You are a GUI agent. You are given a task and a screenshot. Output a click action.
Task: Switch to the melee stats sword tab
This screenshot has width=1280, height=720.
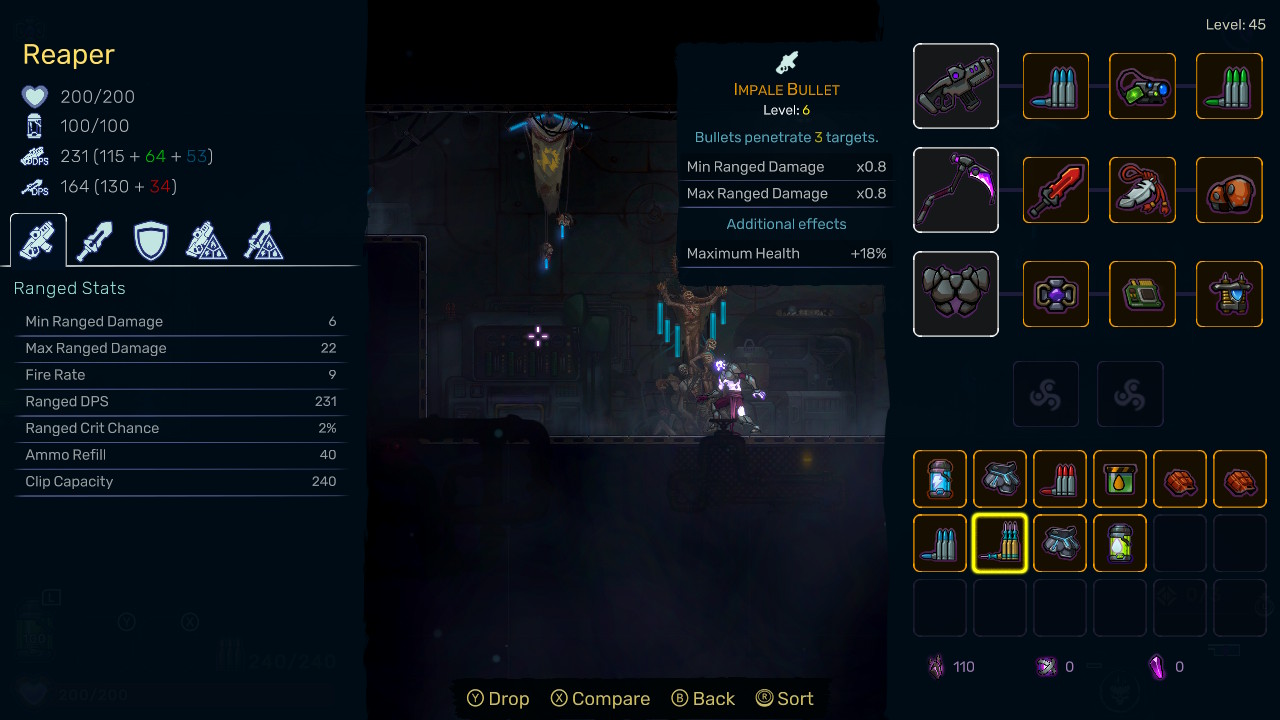point(95,241)
